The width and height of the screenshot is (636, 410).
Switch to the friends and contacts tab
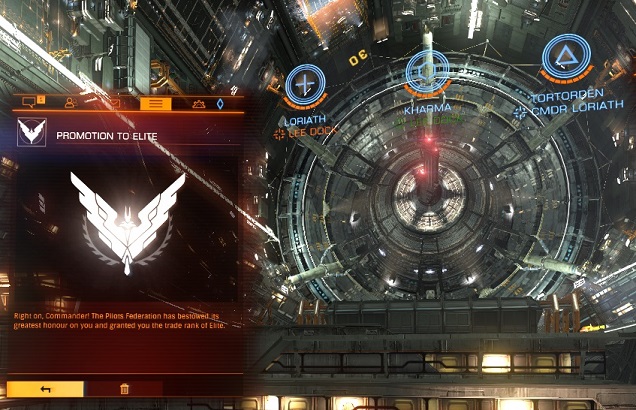[70, 102]
